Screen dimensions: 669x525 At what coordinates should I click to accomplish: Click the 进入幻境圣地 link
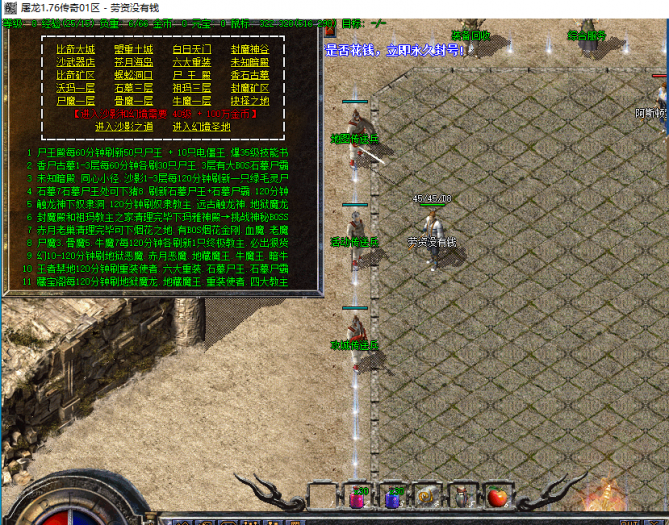201,126
